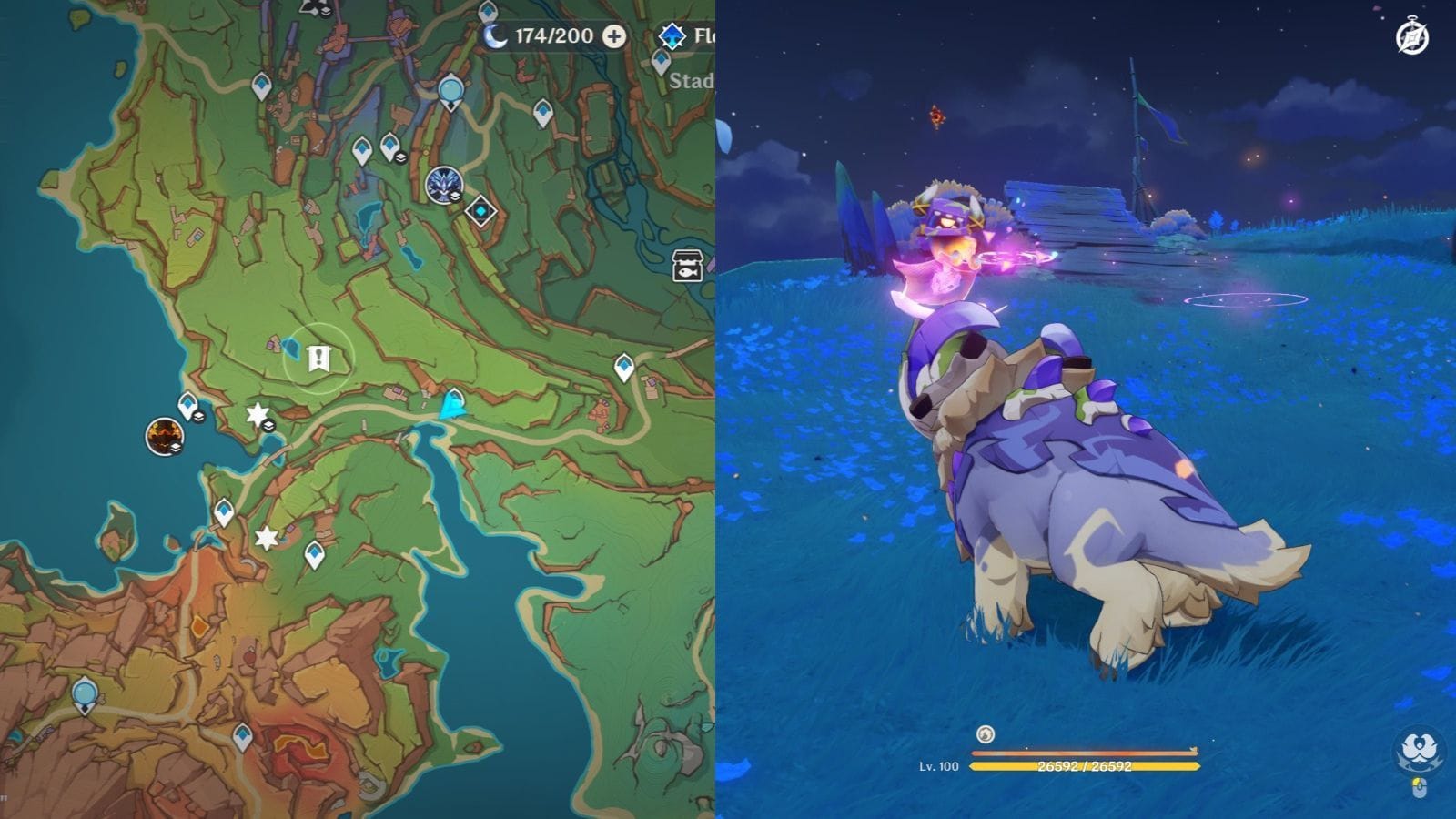Click the yellow 26592/26592 boss health bar

tap(1083, 769)
